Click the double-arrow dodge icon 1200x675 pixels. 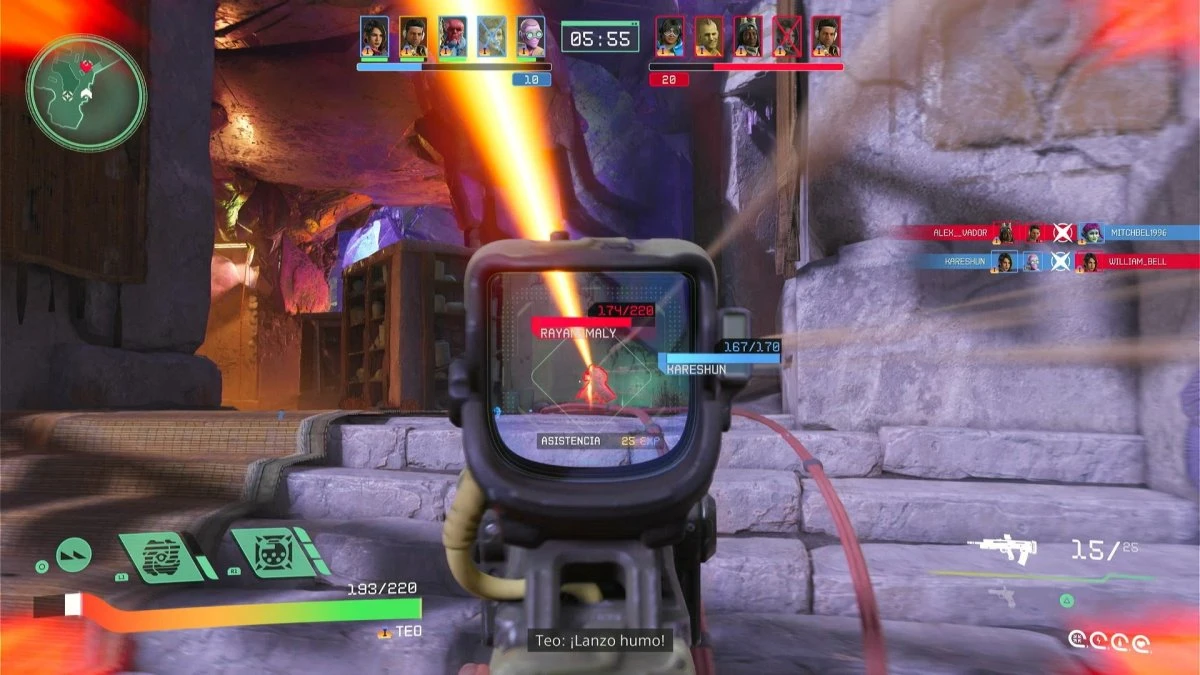tap(73, 554)
